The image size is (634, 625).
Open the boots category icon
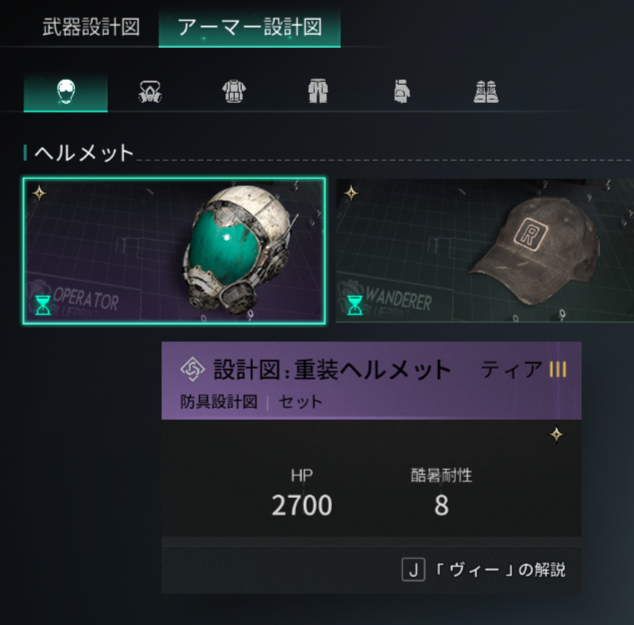(x=486, y=92)
